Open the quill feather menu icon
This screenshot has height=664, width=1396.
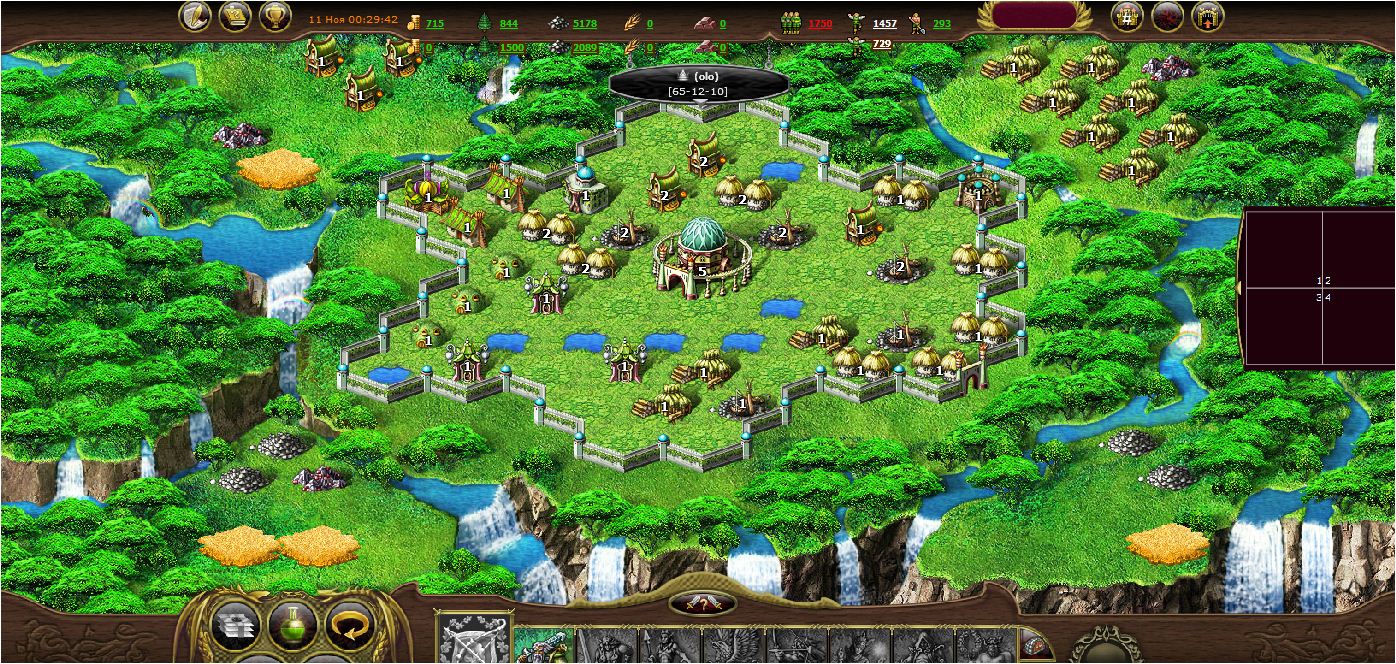coord(195,17)
